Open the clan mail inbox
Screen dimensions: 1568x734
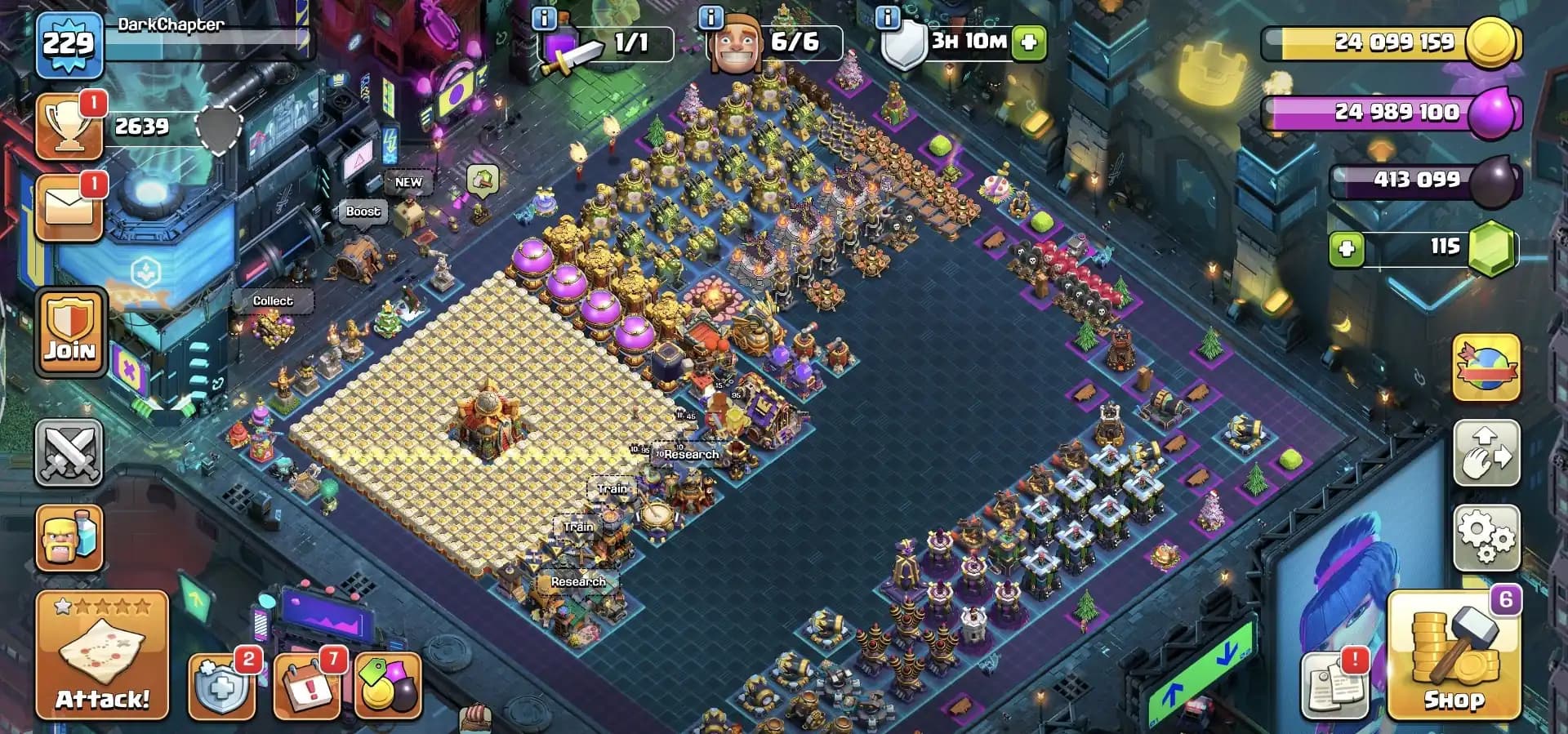69,204
